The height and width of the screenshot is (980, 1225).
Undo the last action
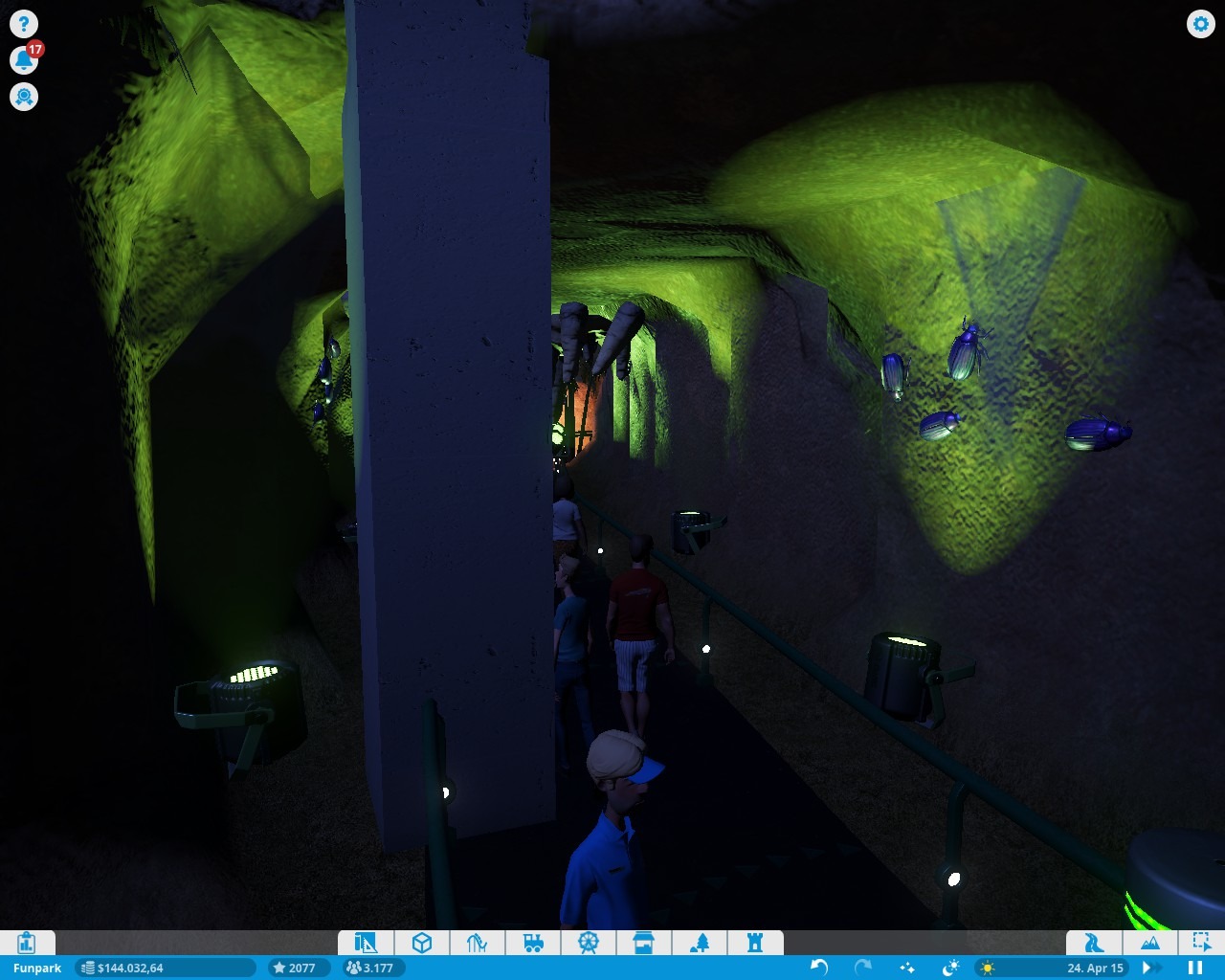coord(819,968)
